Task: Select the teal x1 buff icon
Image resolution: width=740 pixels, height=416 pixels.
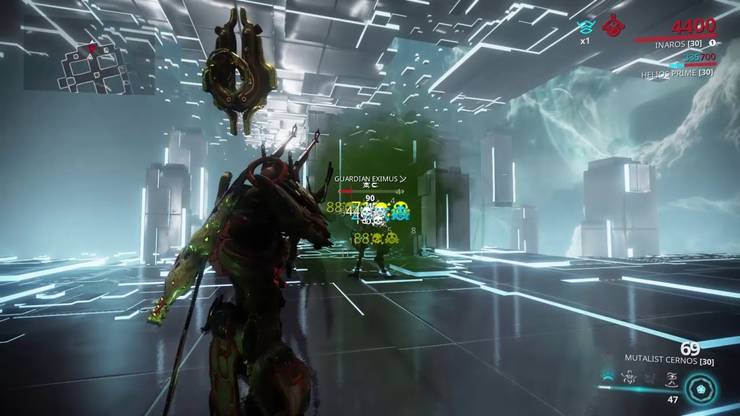Action: (x=587, y=26)
